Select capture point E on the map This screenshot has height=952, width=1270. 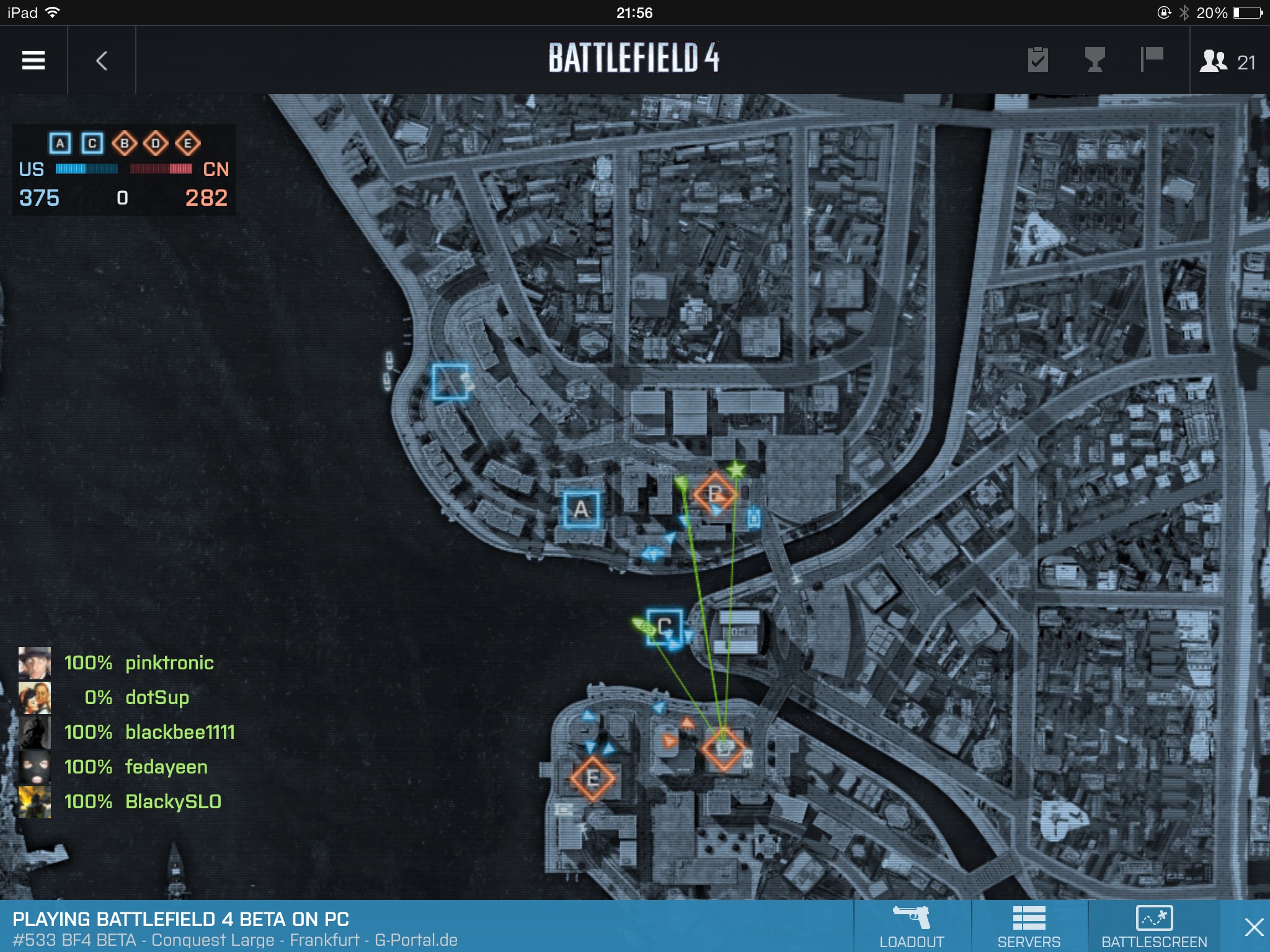point(592,778)
